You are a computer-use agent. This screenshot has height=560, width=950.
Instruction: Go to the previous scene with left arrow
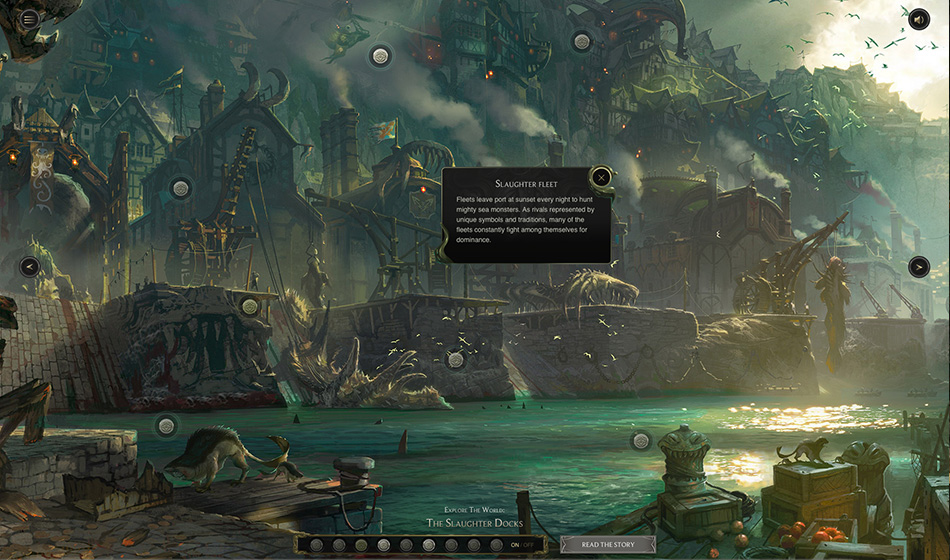[x=30, y=267]
